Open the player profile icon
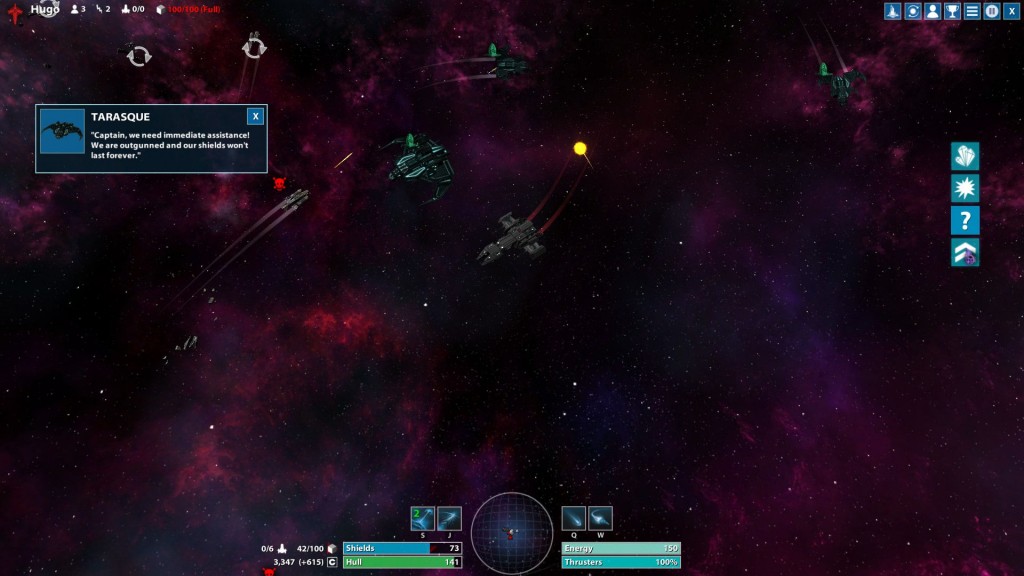Screen dimensions: 1024x576 (x=932, y=11)
